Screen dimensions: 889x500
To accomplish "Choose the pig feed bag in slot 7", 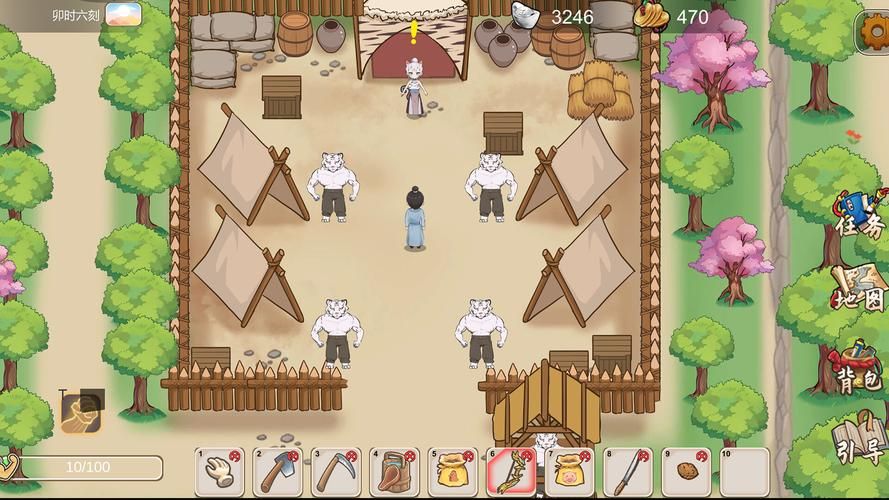I will [570, 472].
